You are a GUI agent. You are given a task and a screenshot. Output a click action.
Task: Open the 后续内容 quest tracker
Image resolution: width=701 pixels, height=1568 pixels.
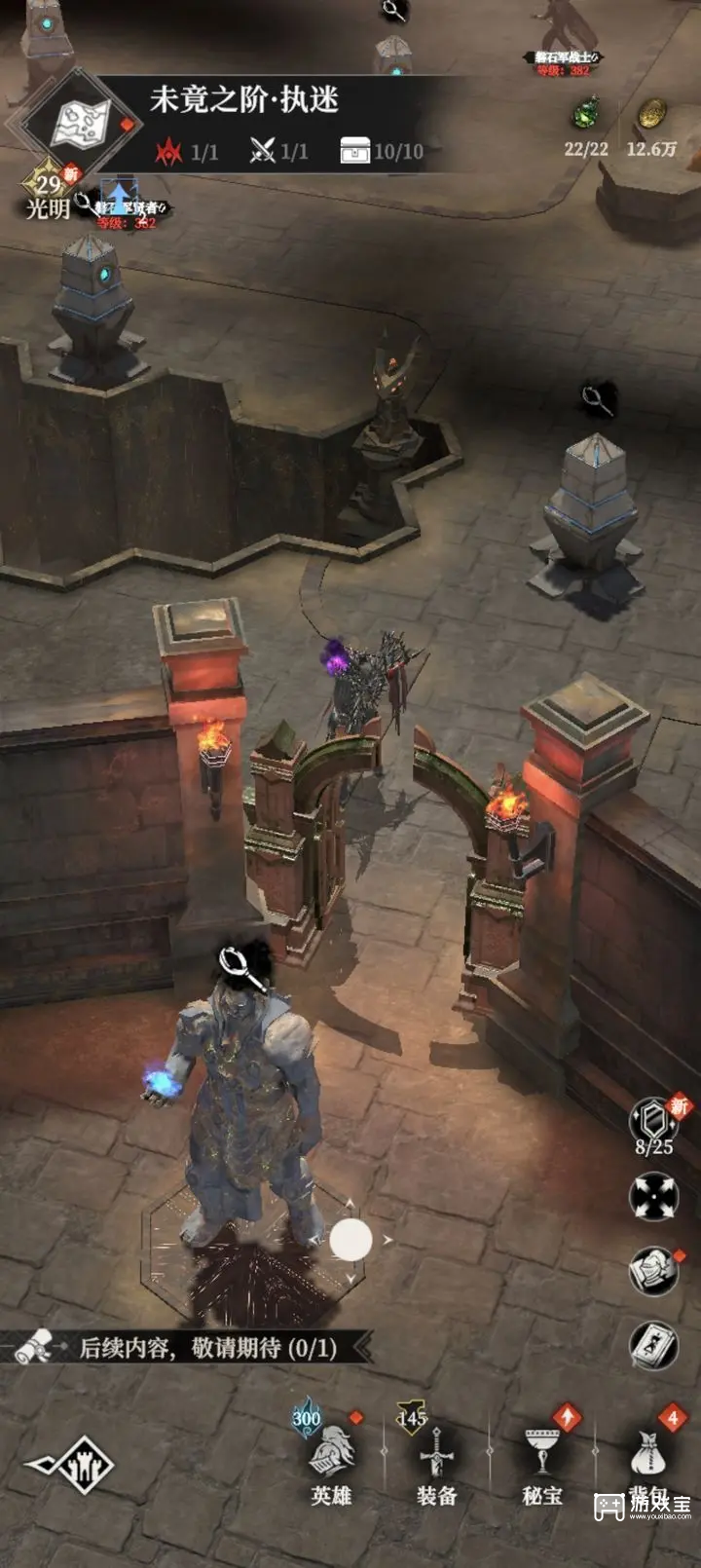[x=190, y=1347]
